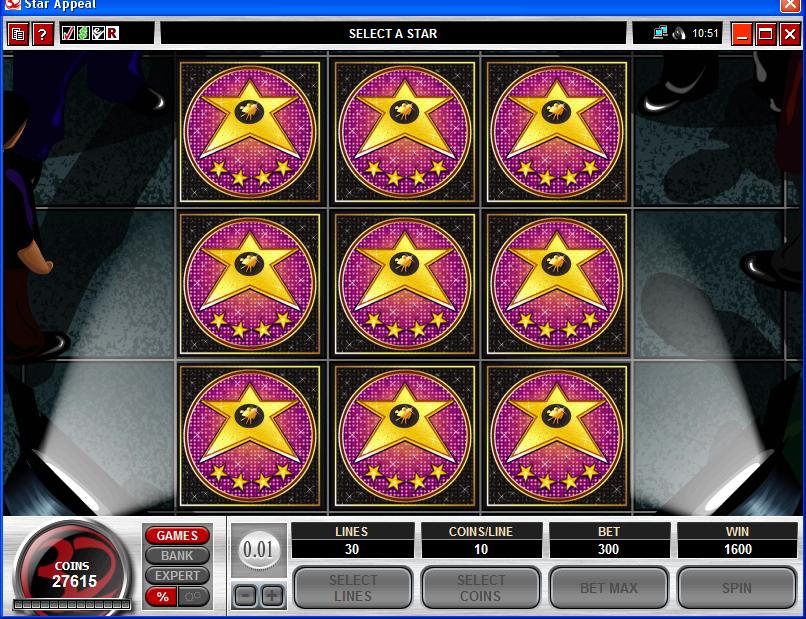Open the pages icon next to help

(18, 34)
